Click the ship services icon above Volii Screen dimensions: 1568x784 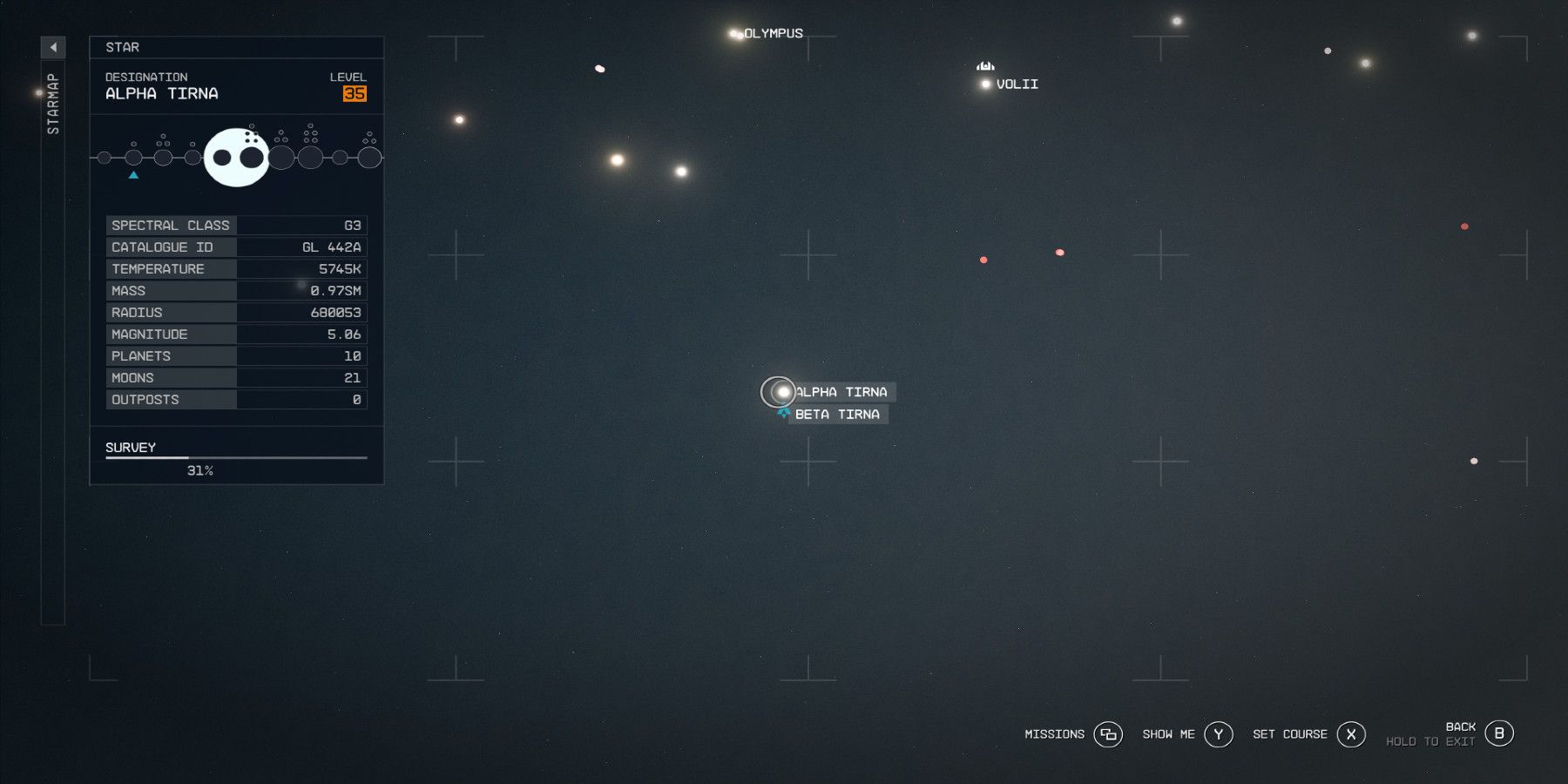pyautogui.click(x=984, y=66)
